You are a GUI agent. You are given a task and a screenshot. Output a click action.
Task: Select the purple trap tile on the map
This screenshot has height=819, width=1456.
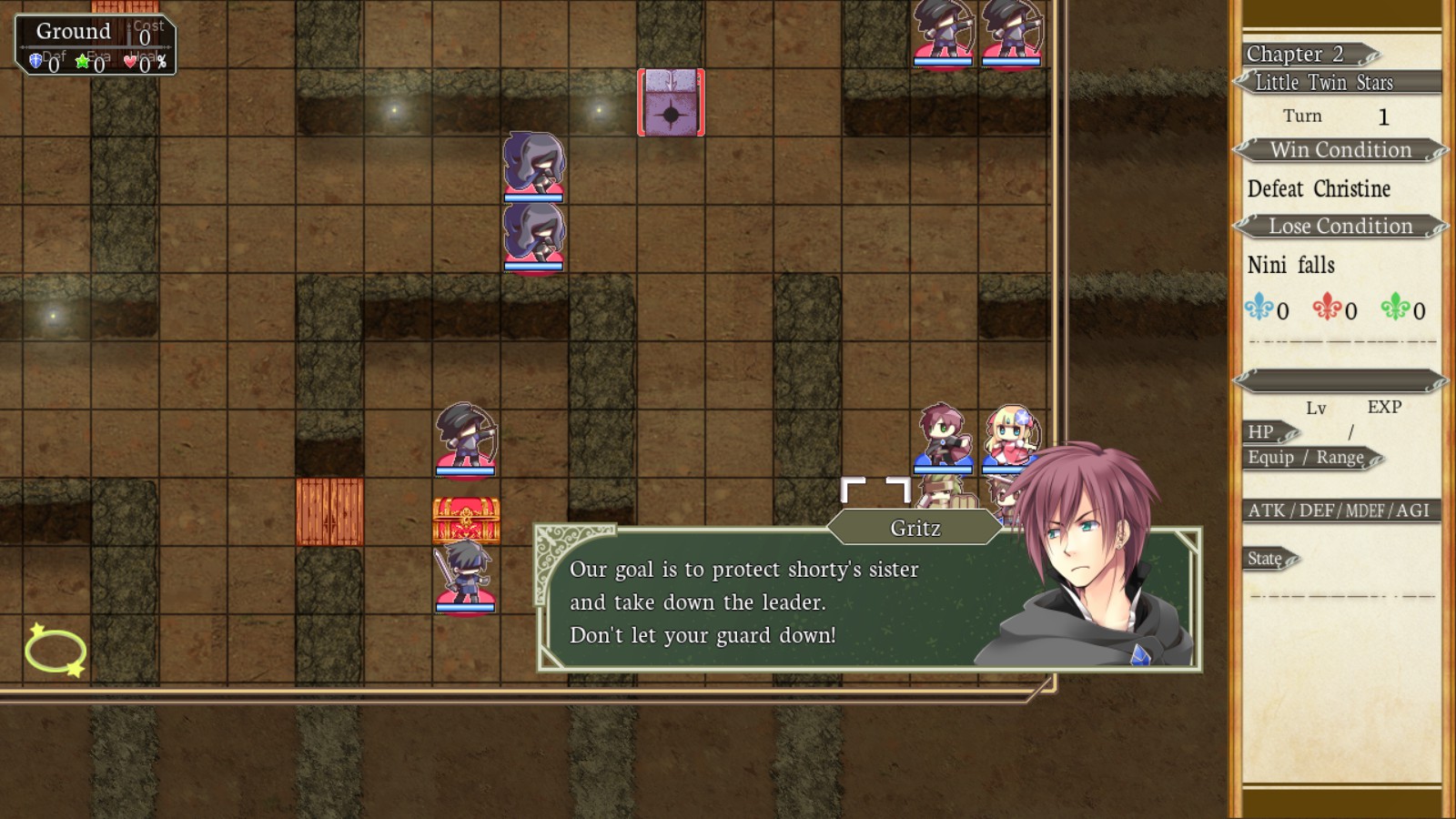click(x=672, y=103)
